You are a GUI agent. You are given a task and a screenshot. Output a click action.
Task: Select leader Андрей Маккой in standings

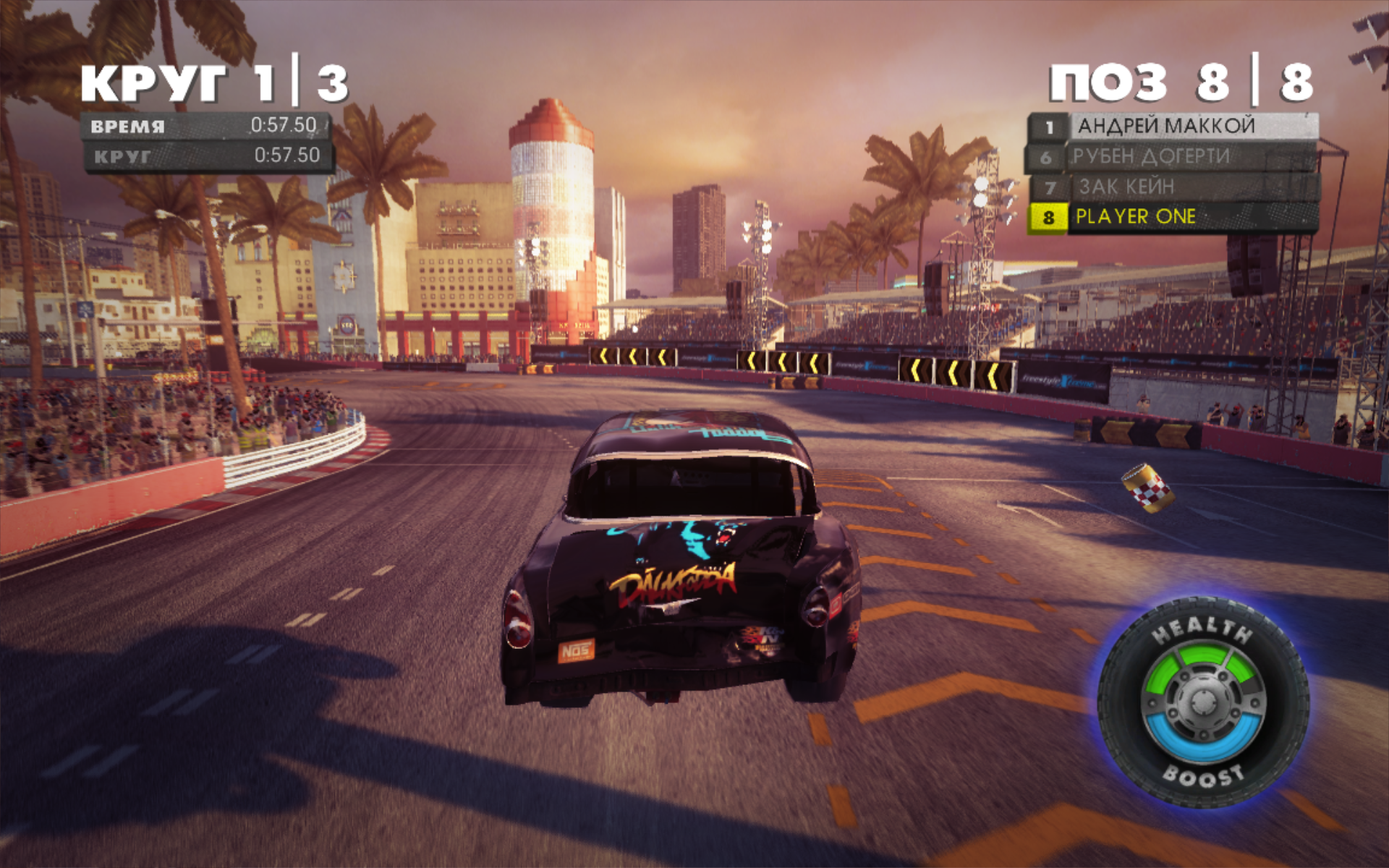1172,127
